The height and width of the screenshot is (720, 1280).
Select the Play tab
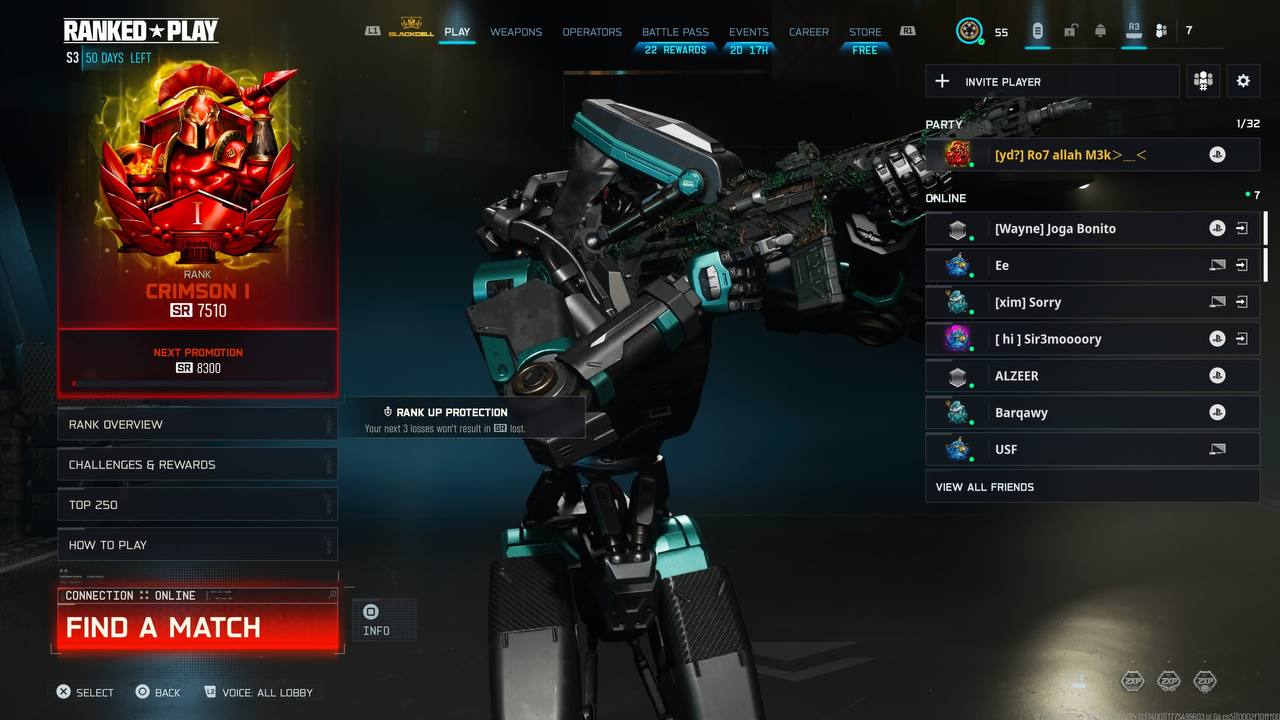pos(457,32)
